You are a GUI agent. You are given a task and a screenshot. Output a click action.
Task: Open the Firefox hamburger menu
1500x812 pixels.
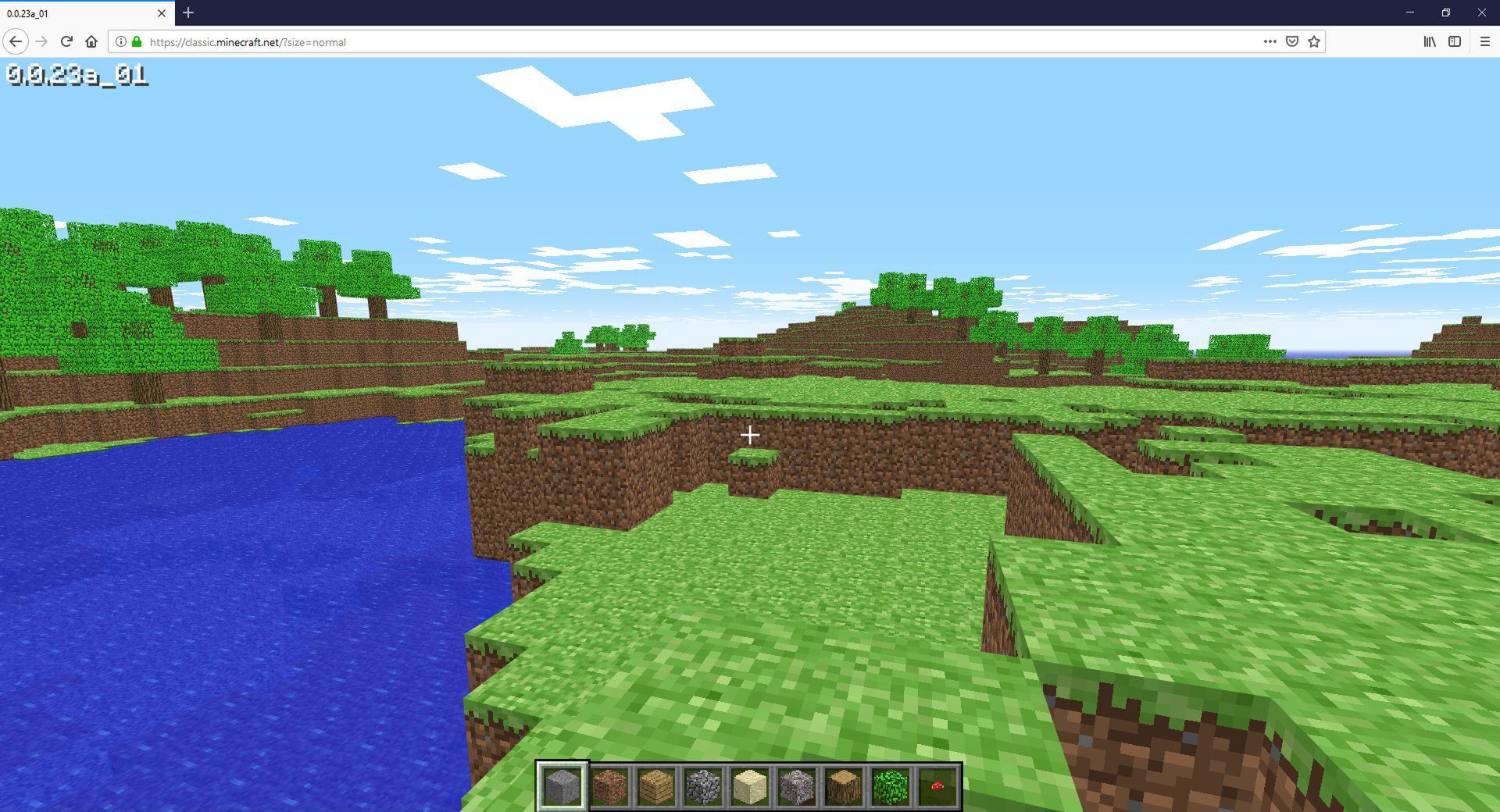tap(1484, 42)
